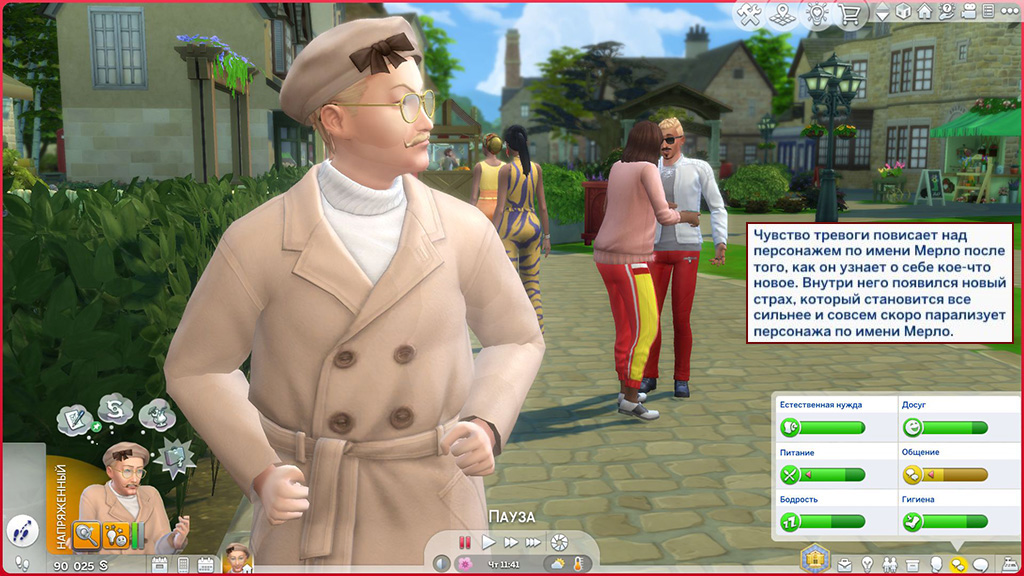
Task: Click the money swirl whim bubble
Action: [117, 411]
